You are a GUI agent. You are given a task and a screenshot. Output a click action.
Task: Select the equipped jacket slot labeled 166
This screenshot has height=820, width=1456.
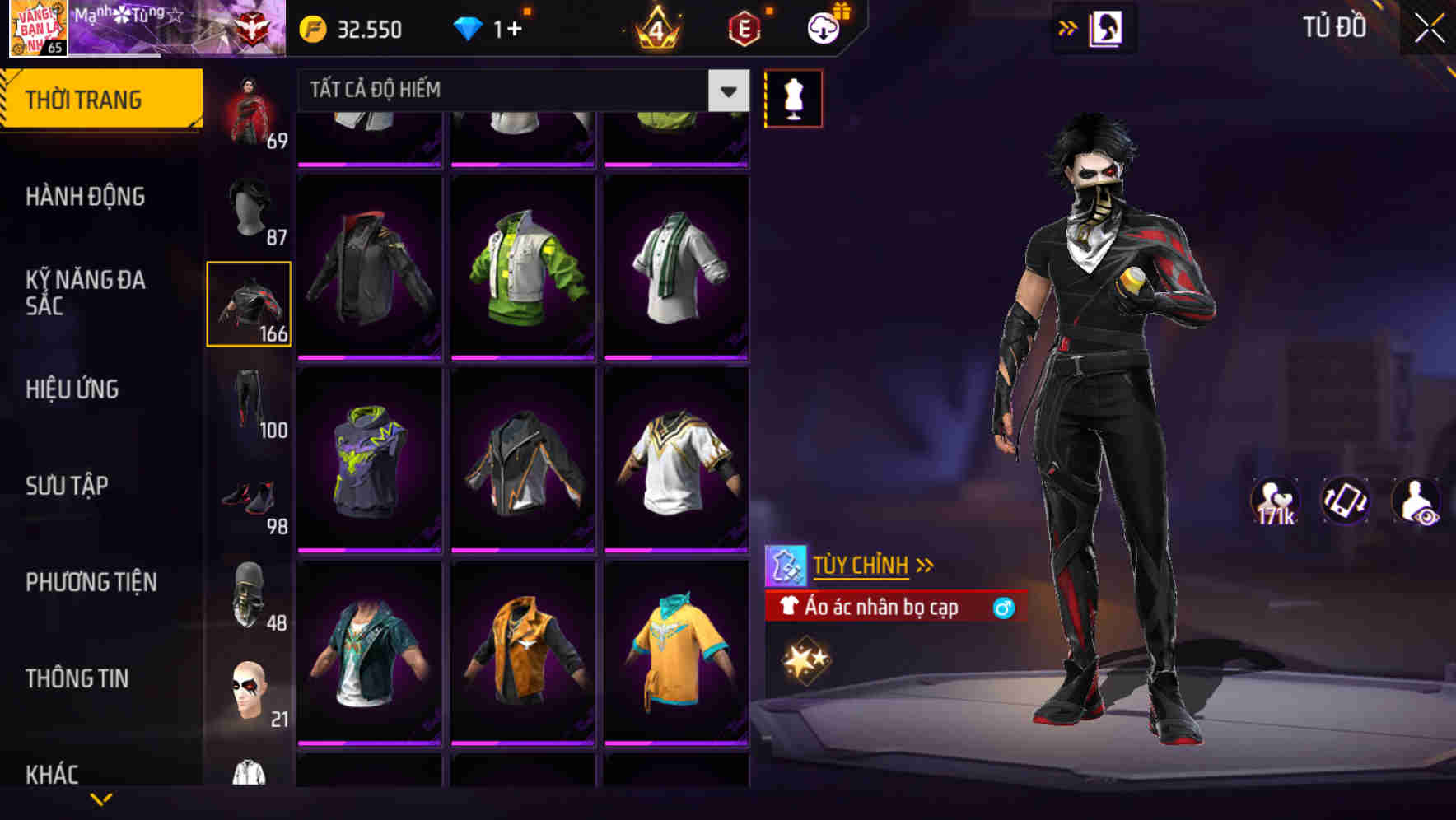point(249,304)
